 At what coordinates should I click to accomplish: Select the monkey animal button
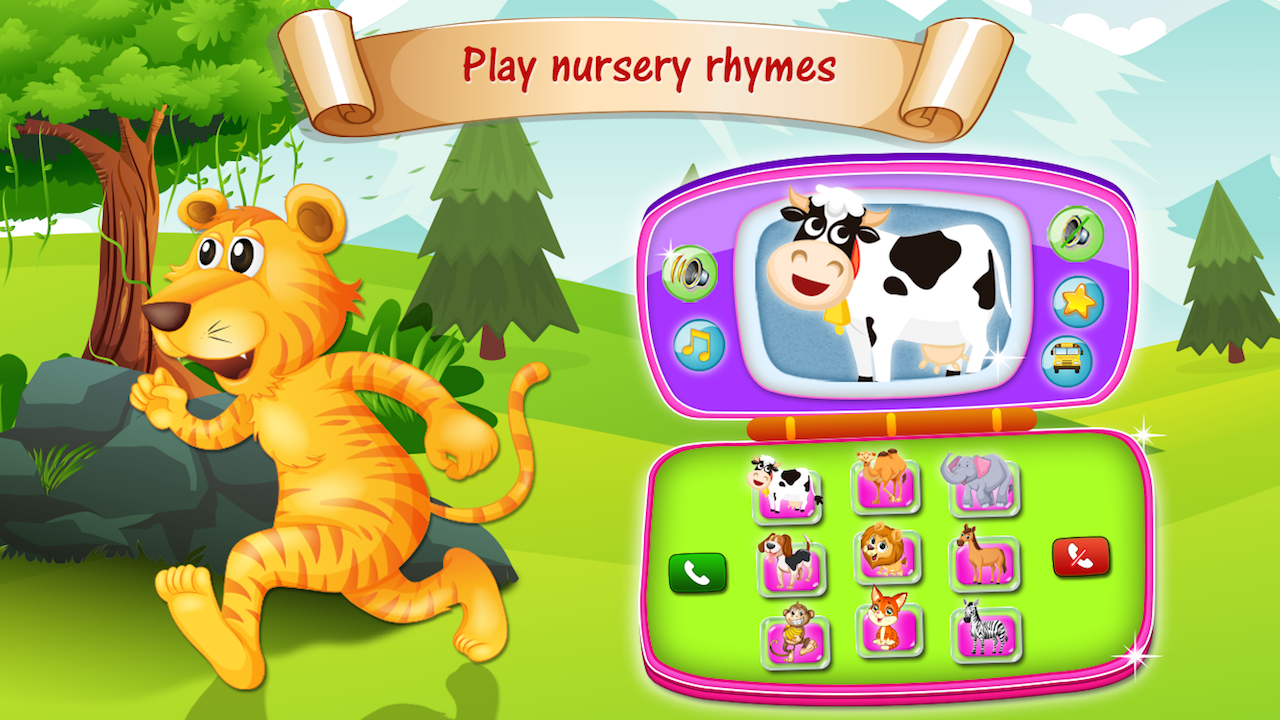tap(795, 638)
